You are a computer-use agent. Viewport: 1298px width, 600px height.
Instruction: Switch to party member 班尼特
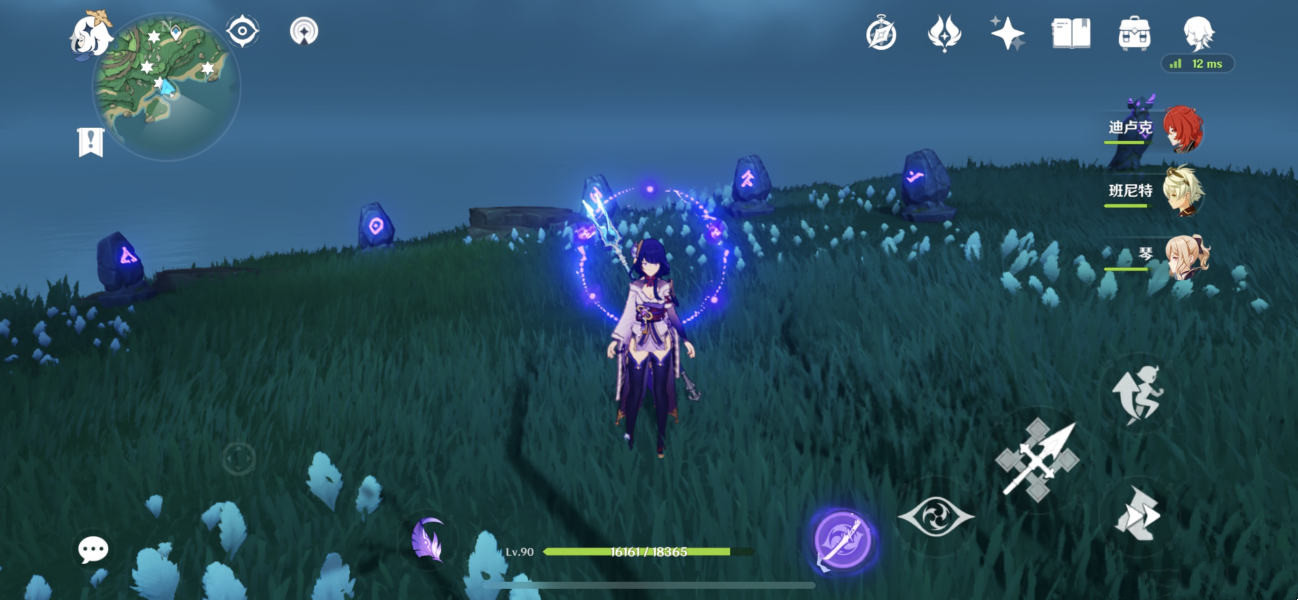click(x=1183, y=191)
